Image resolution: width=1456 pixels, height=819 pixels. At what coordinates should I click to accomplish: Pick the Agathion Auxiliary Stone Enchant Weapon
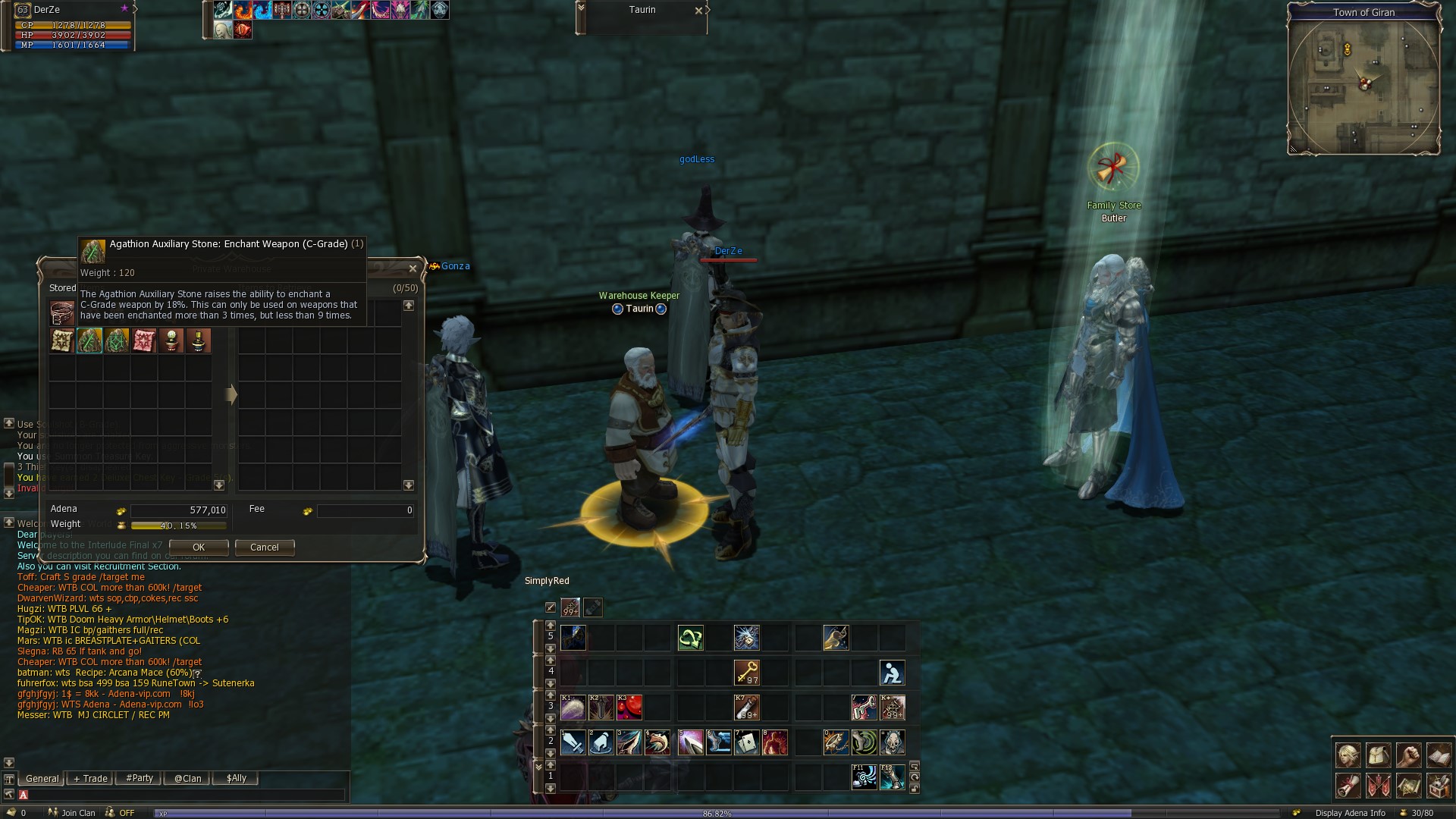coord(89,340)
